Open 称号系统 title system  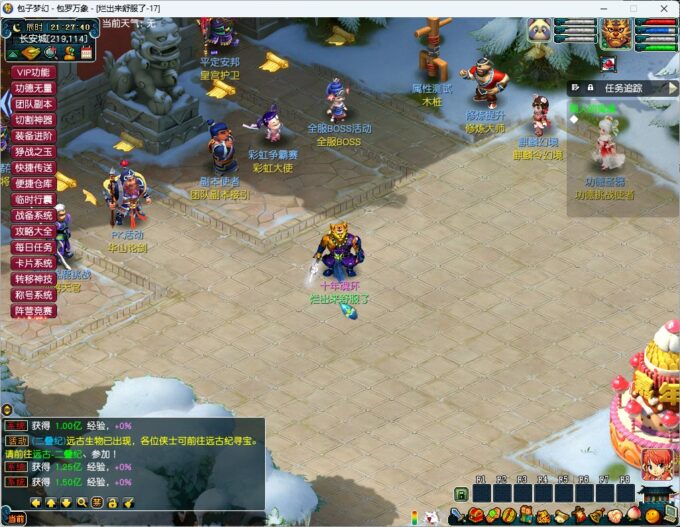point(32,295)
